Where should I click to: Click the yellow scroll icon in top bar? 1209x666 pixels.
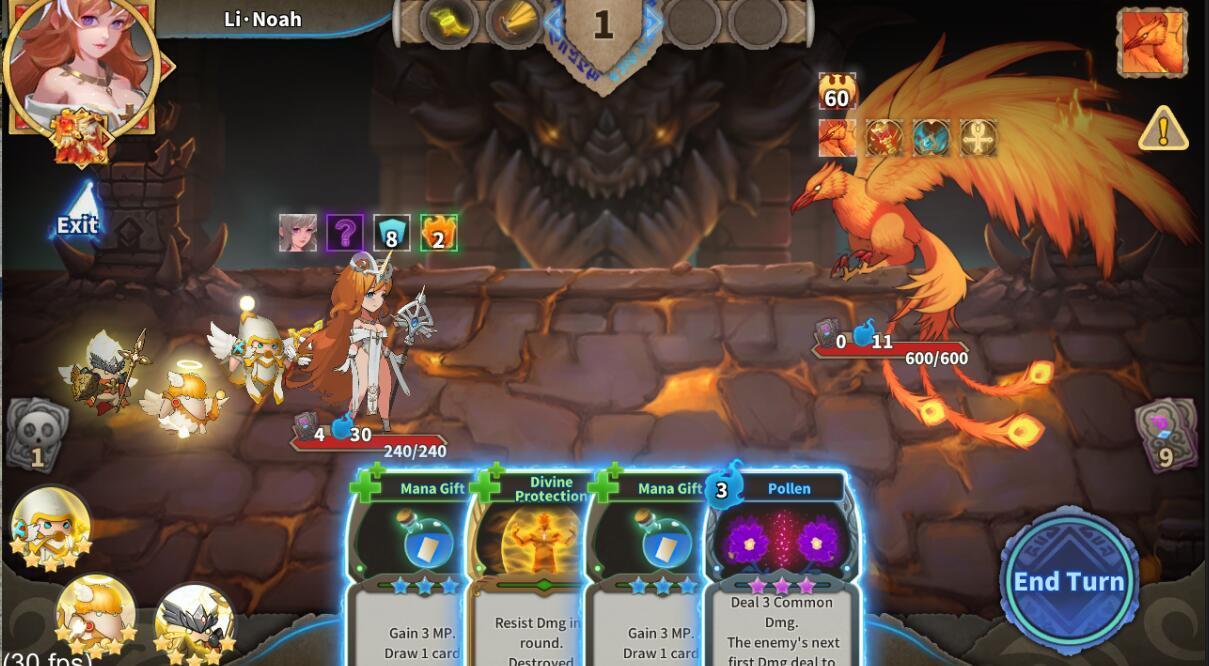point(448,21)
